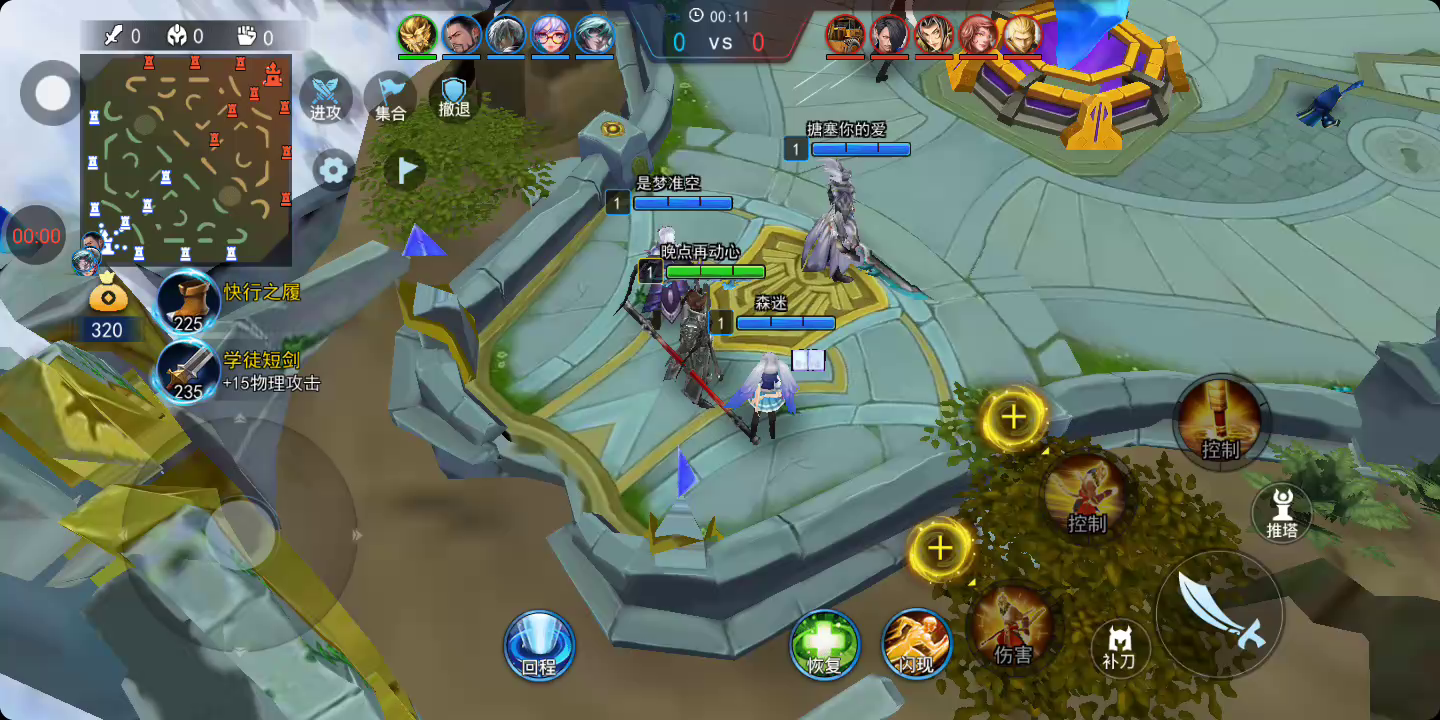Tap the 进攻 attack signal button
The width and height of the screenshot is (1440, 720).
coord(325,97)
